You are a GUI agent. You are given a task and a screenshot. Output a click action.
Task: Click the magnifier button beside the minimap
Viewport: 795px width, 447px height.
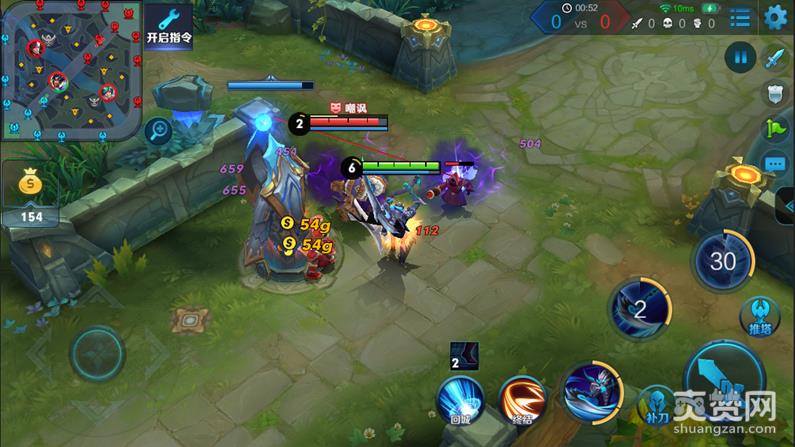coord(159,129)
